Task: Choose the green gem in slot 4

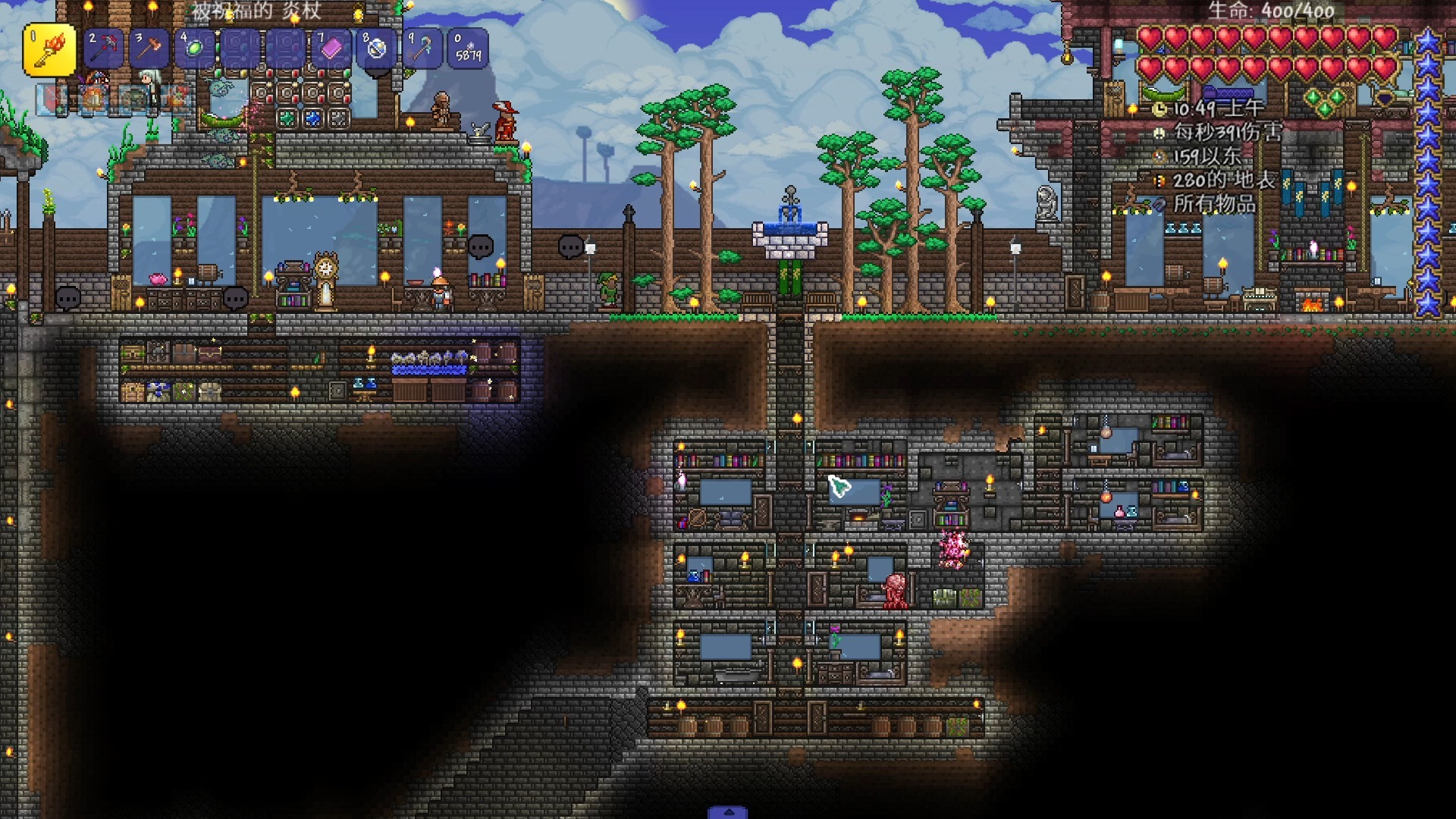Action: tap(194, 49)
